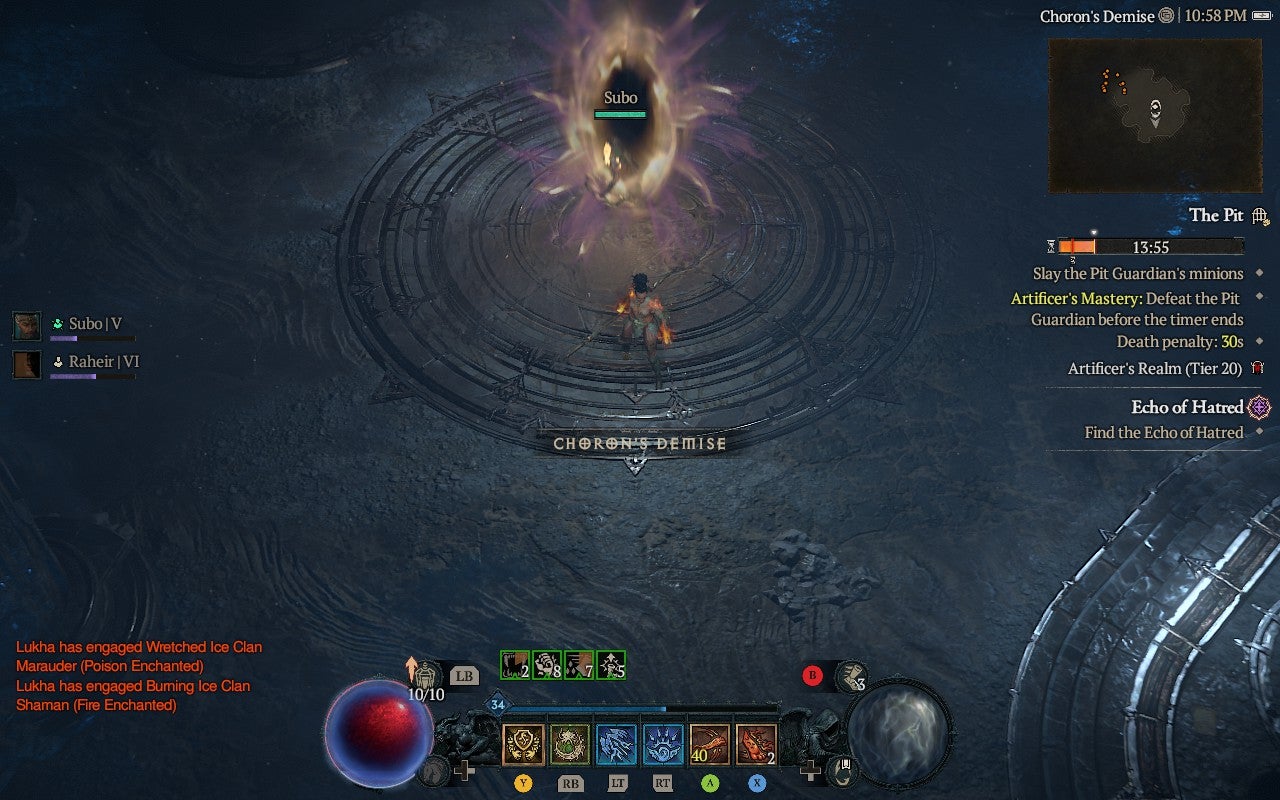
Task: Open Find the Echo of Hatred objective text
Action: pyautogui.click(x=1163, y=432)
